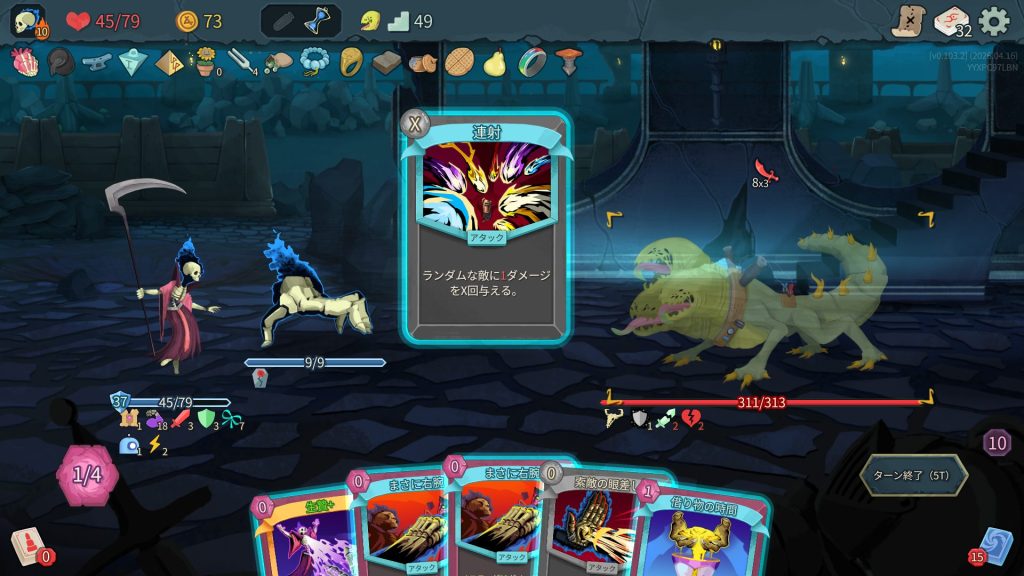
Task: Open the settings gear menu
Action: [x=993, y=21]
